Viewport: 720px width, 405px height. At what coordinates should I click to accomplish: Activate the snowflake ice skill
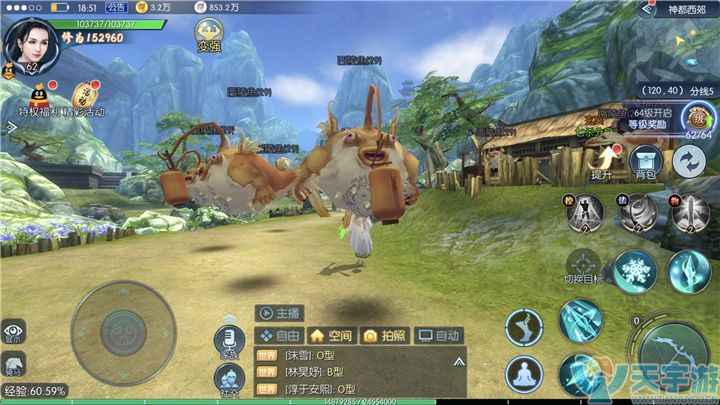(x=634, y=271)
